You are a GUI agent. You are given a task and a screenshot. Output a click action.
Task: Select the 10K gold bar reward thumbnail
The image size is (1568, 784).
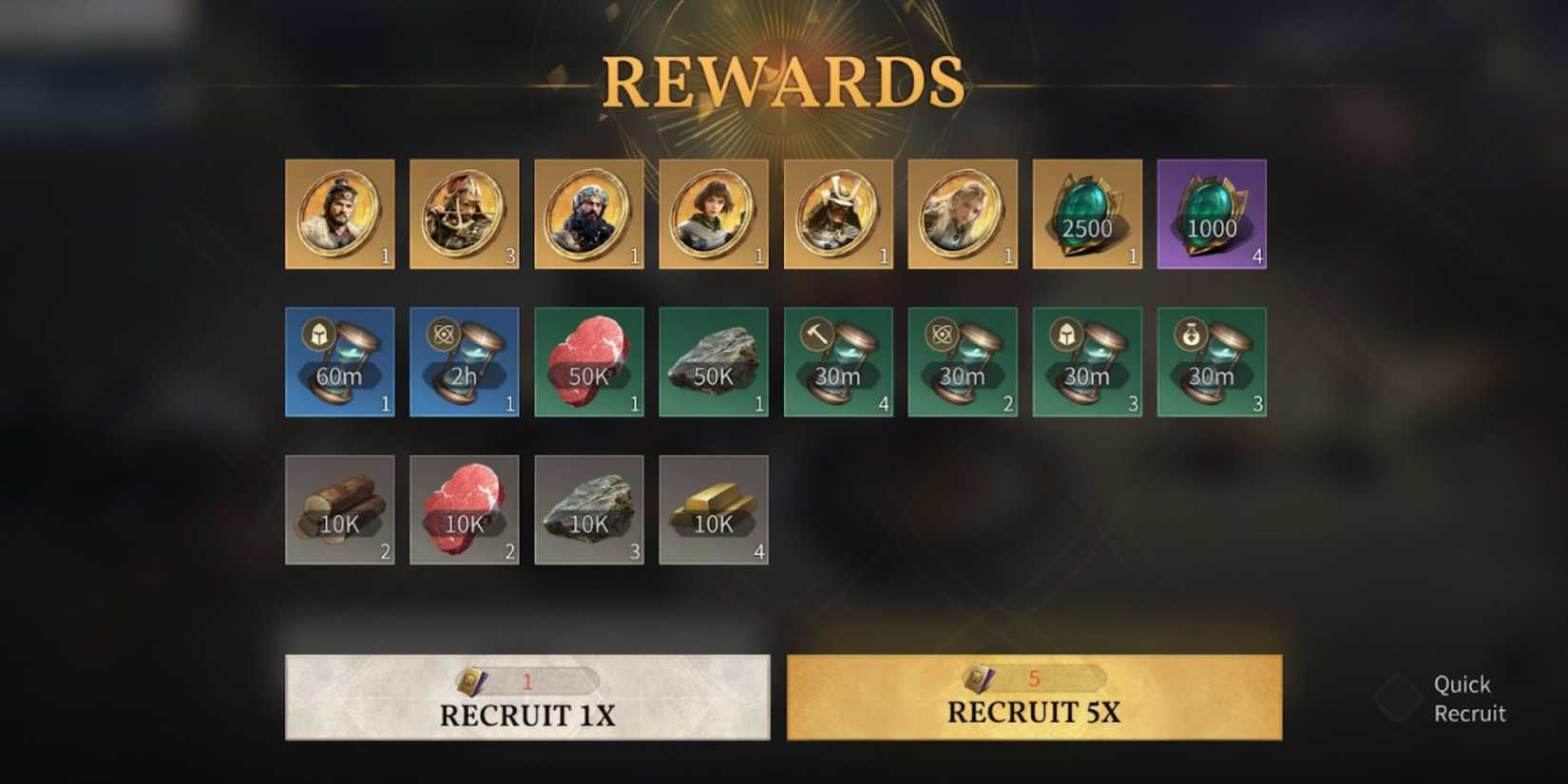[714, 510]
